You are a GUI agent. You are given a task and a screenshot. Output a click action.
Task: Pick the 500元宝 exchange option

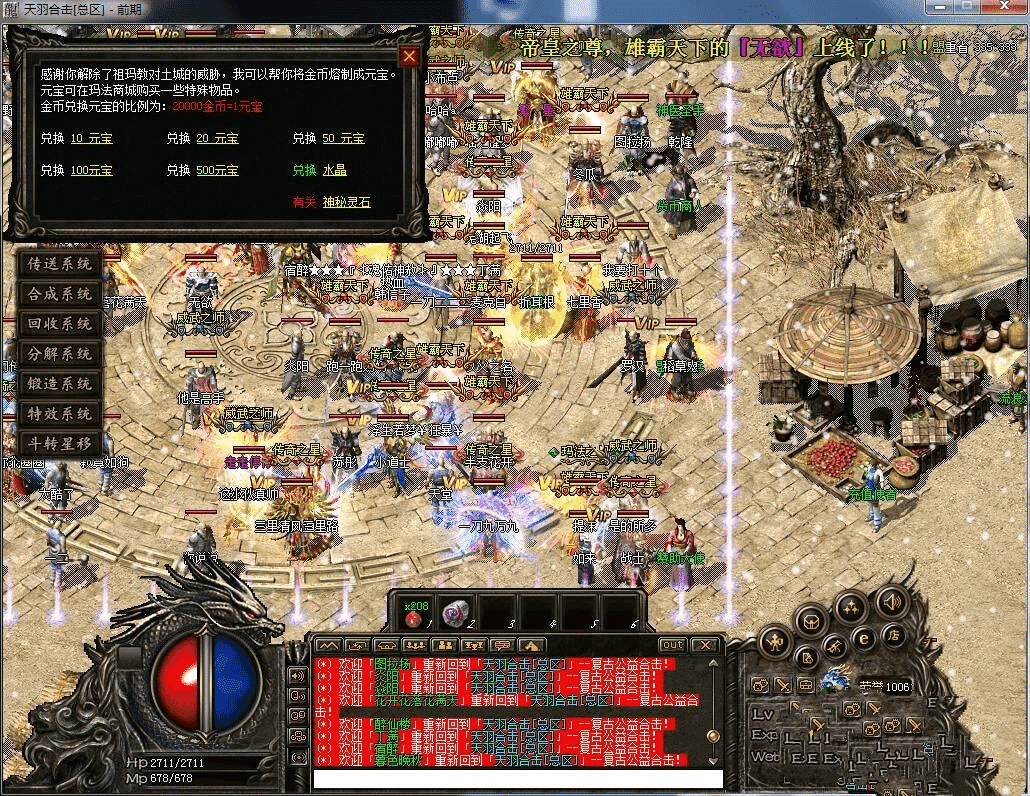[217, 171]
